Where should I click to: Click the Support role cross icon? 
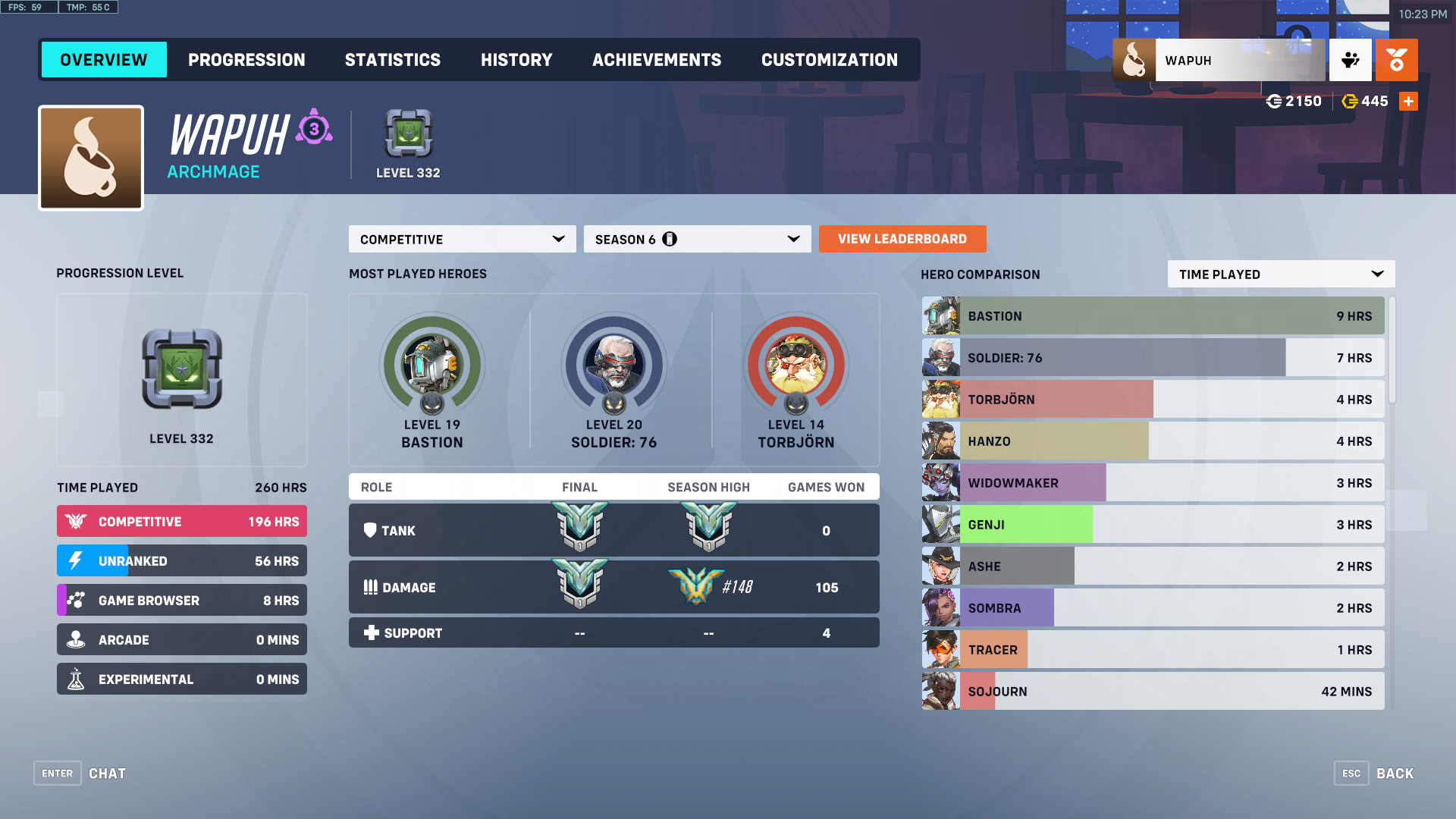pyautogui.click(x=371, y=632)
